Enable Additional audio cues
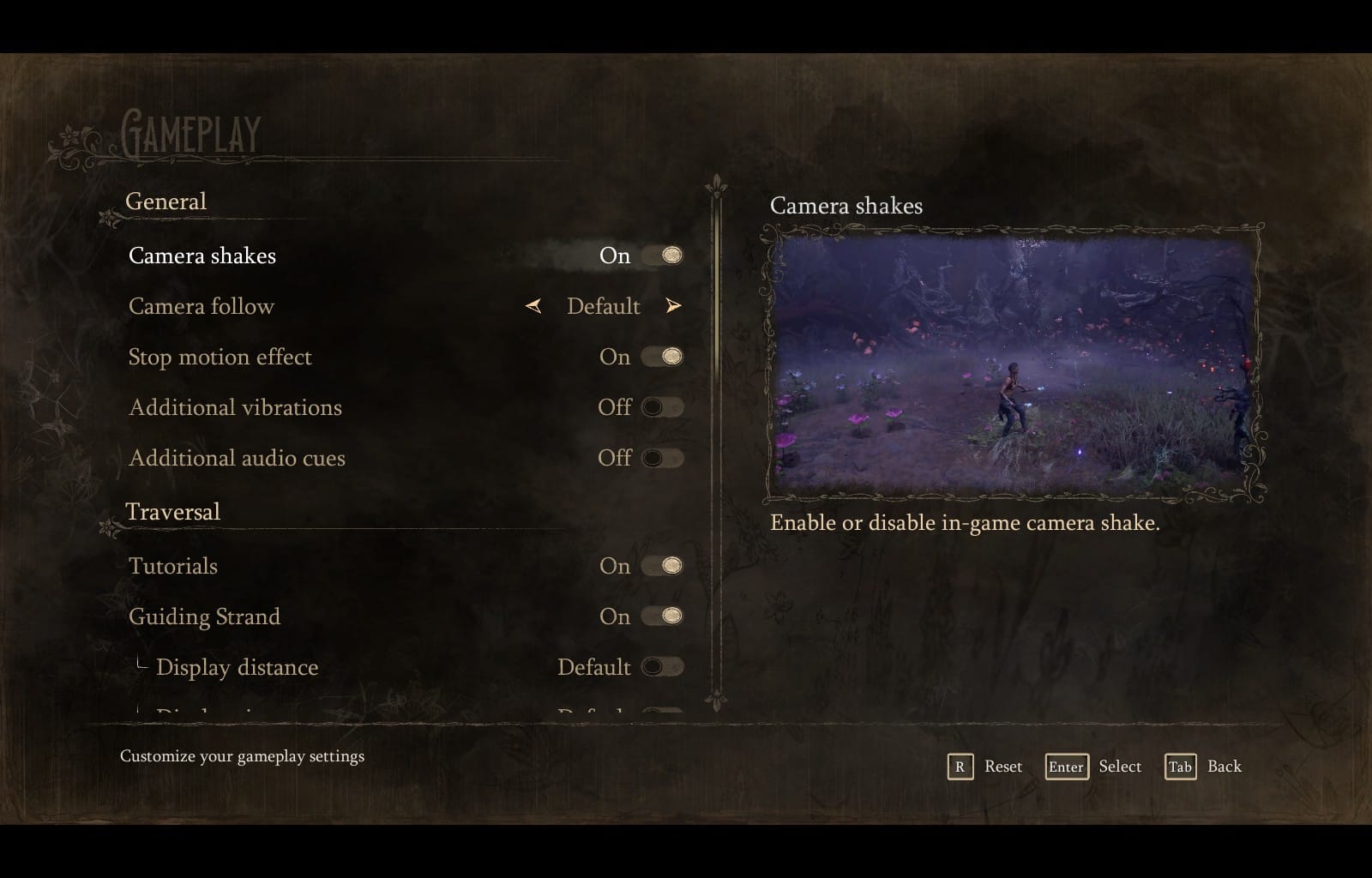This screenshot has height=878, width=1372. [663, 458]
